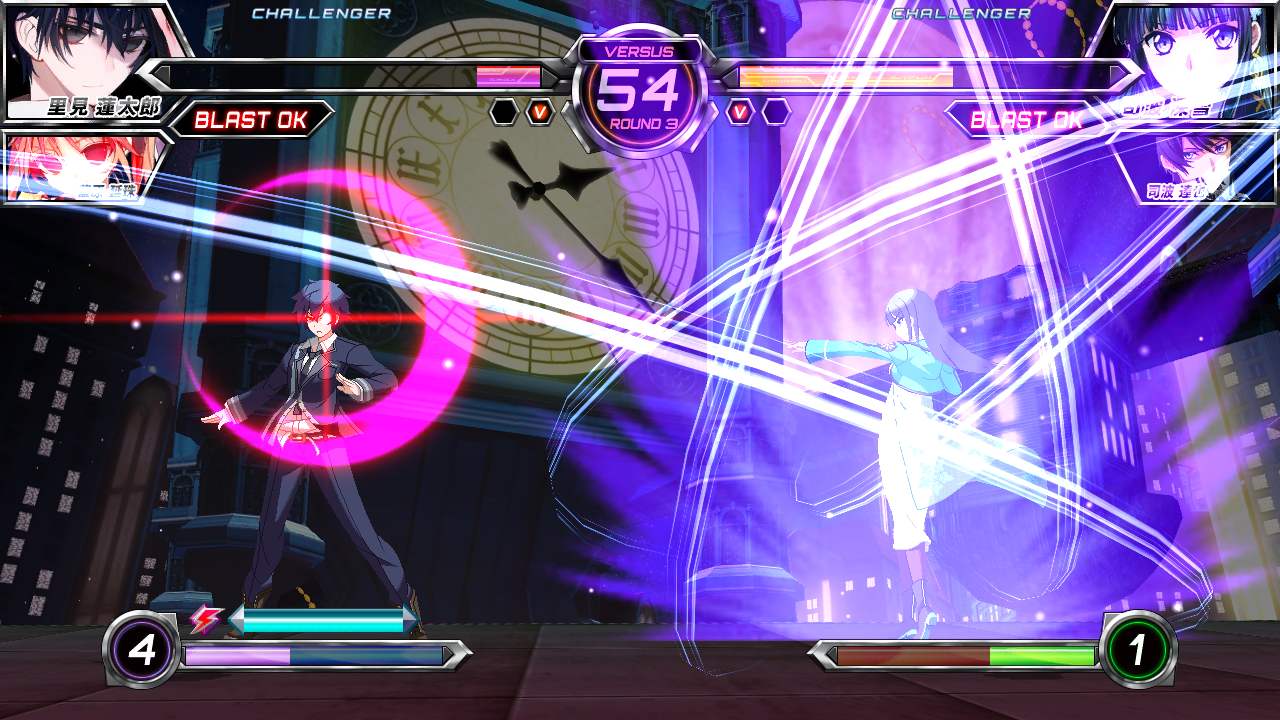Click the VERSUS emblem at the top center
Image resolution: width=1280 pixels, height=720 pixels.
click(x=639, y=51)
